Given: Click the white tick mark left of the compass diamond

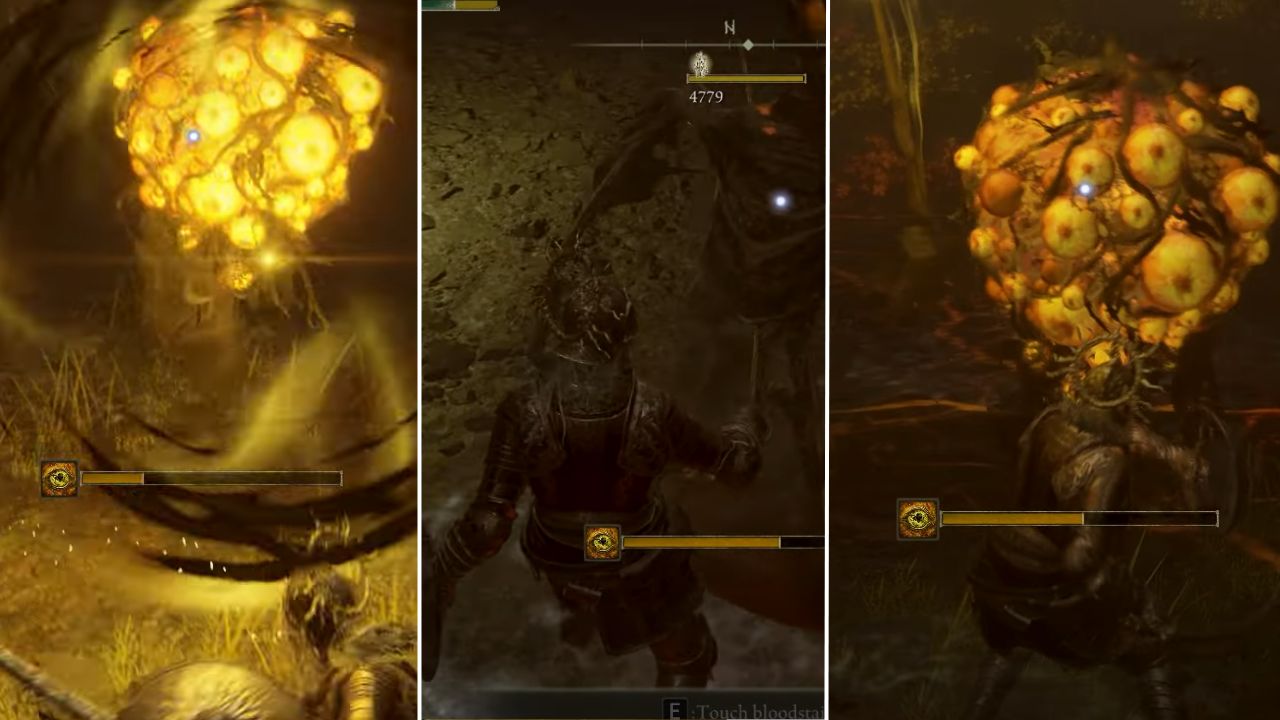Looking at the screenshot, I should [729, 43].
